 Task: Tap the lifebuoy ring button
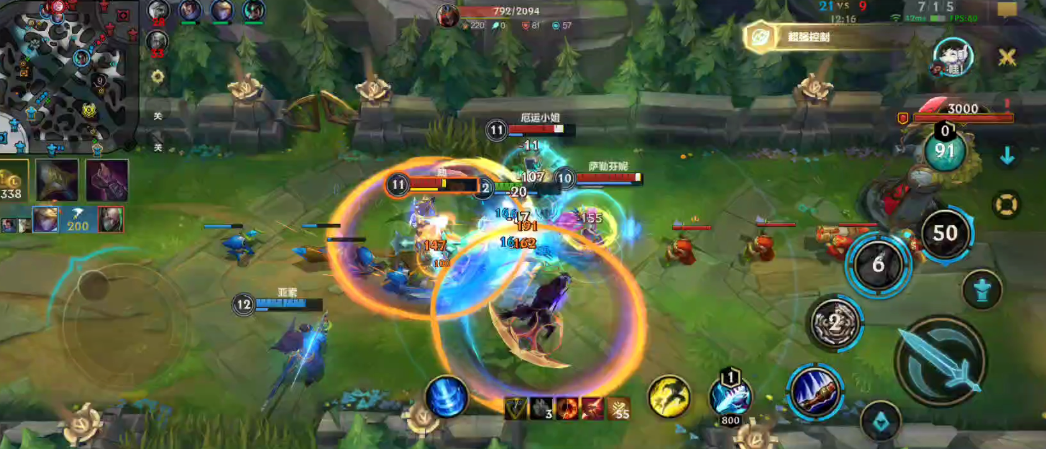(1006, 204)
